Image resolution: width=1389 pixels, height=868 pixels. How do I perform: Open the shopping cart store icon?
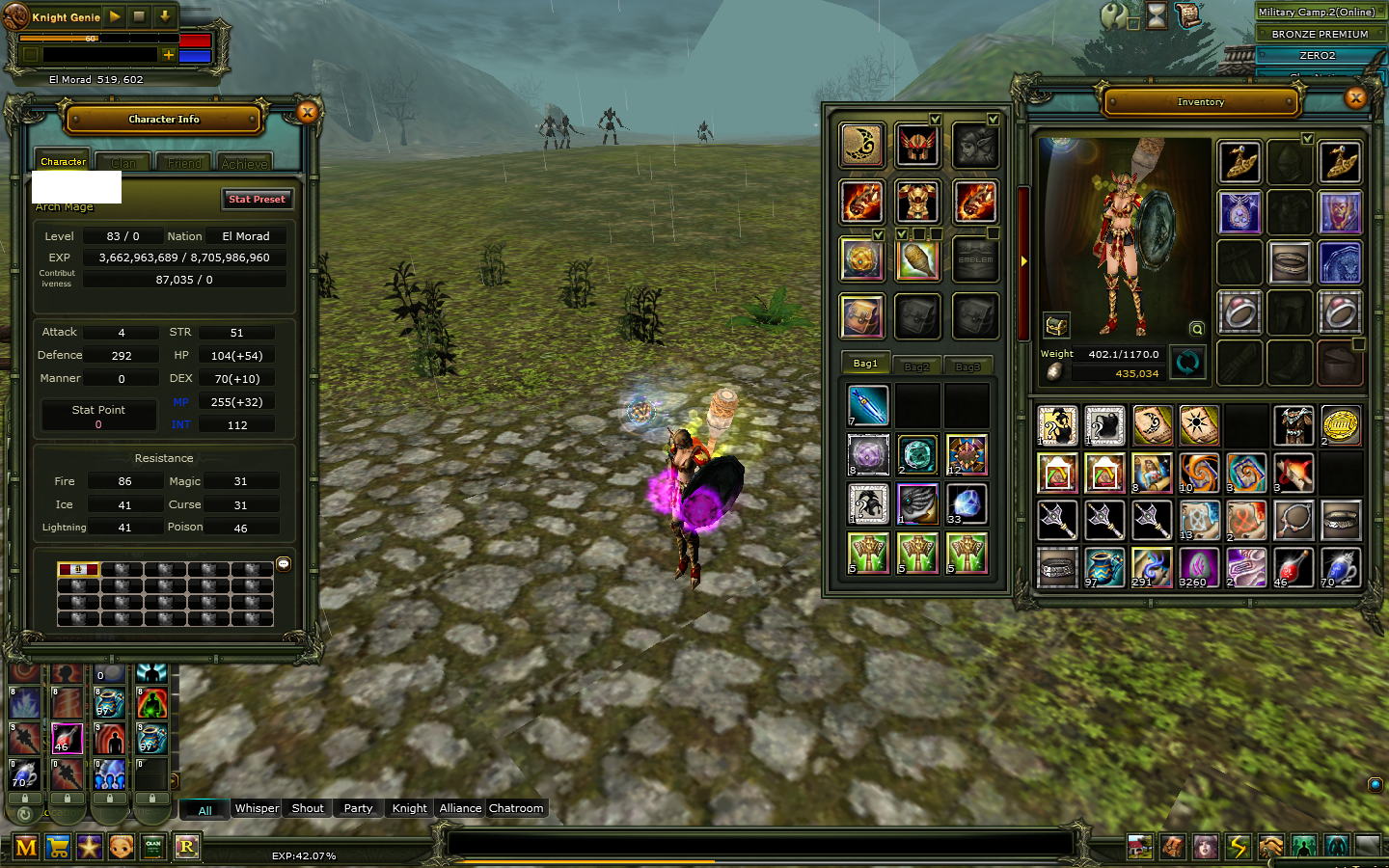(x=58, y=847)
